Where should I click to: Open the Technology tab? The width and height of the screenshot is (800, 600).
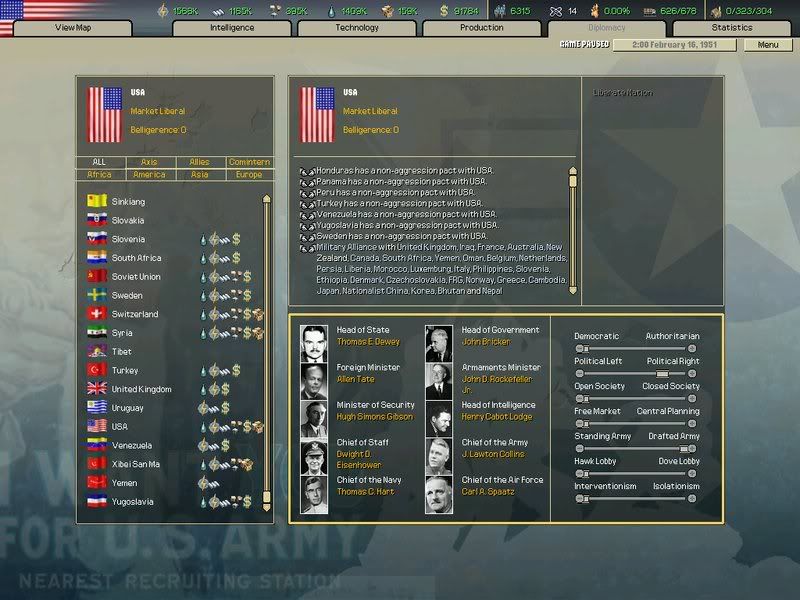pyautogui.click(x=357, y=28)
